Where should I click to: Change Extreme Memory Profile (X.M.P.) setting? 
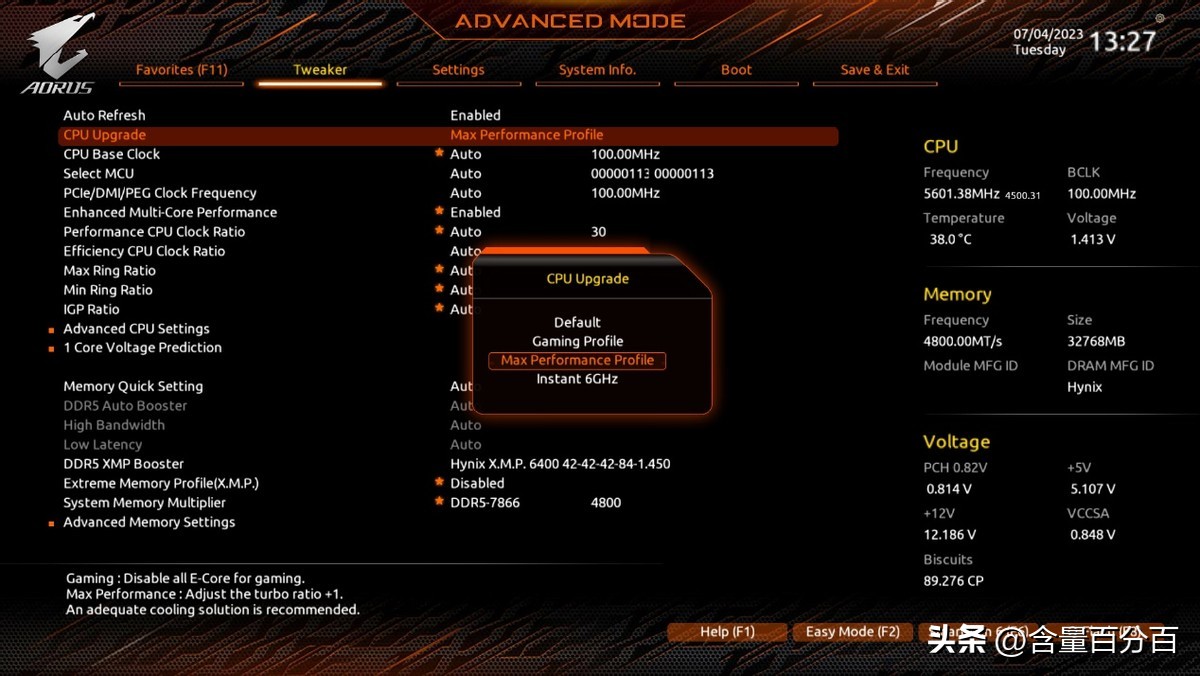click(x=161, y=483)
